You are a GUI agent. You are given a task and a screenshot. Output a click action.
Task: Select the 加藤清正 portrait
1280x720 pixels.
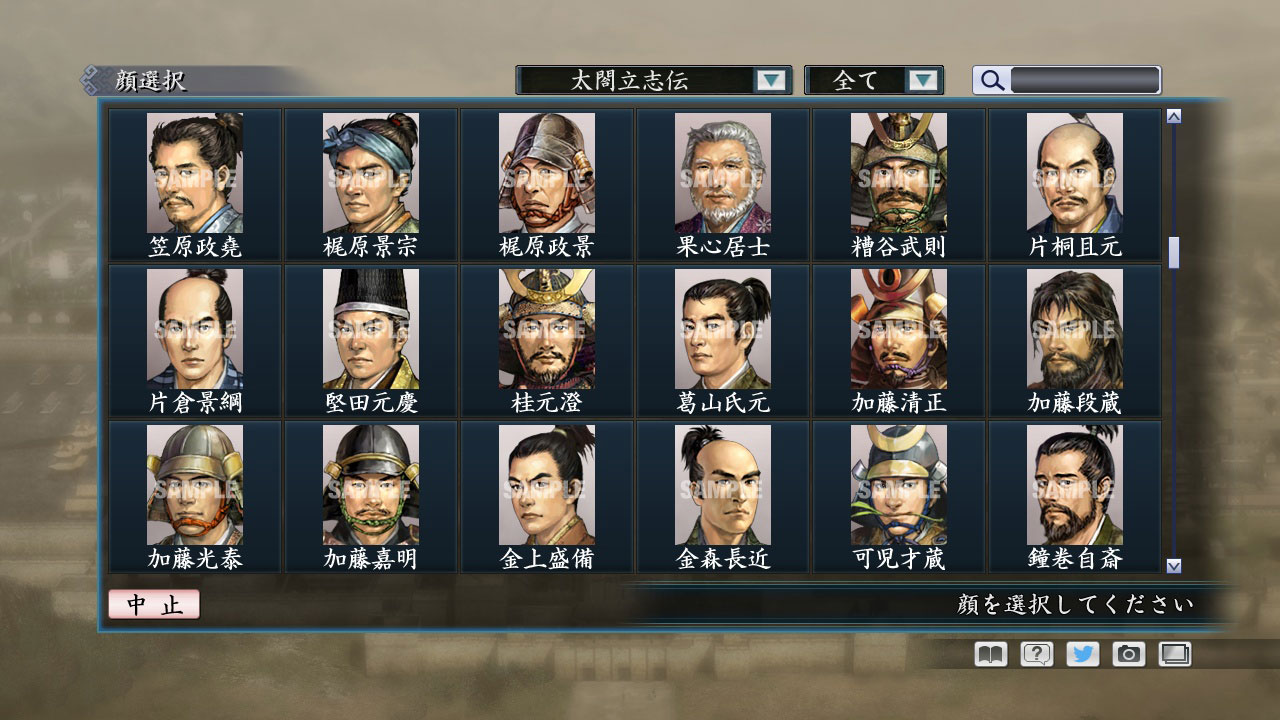898,328
